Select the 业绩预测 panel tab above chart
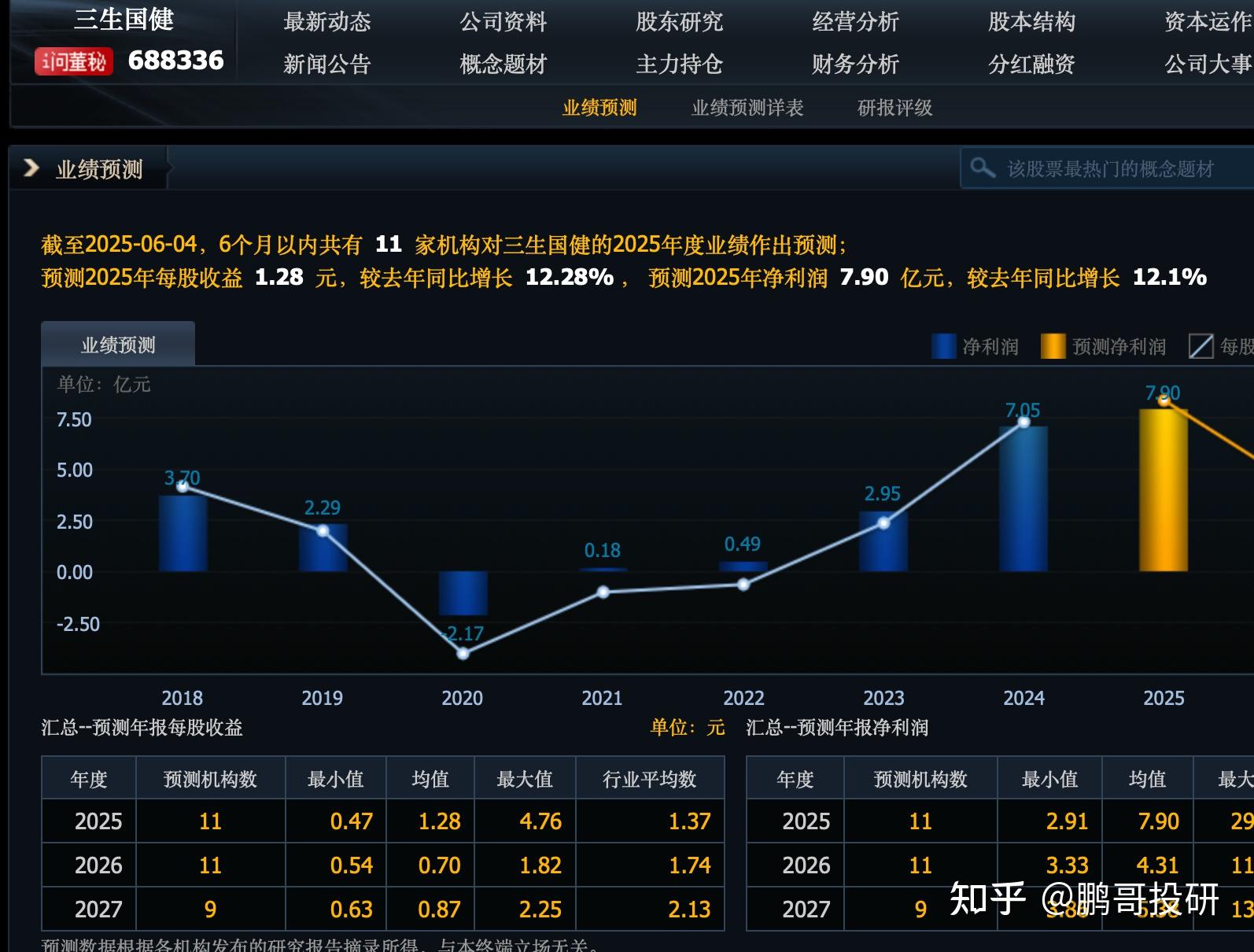Image resolution: width=1254 pixels, height=952 pixels. pos(118,344)
